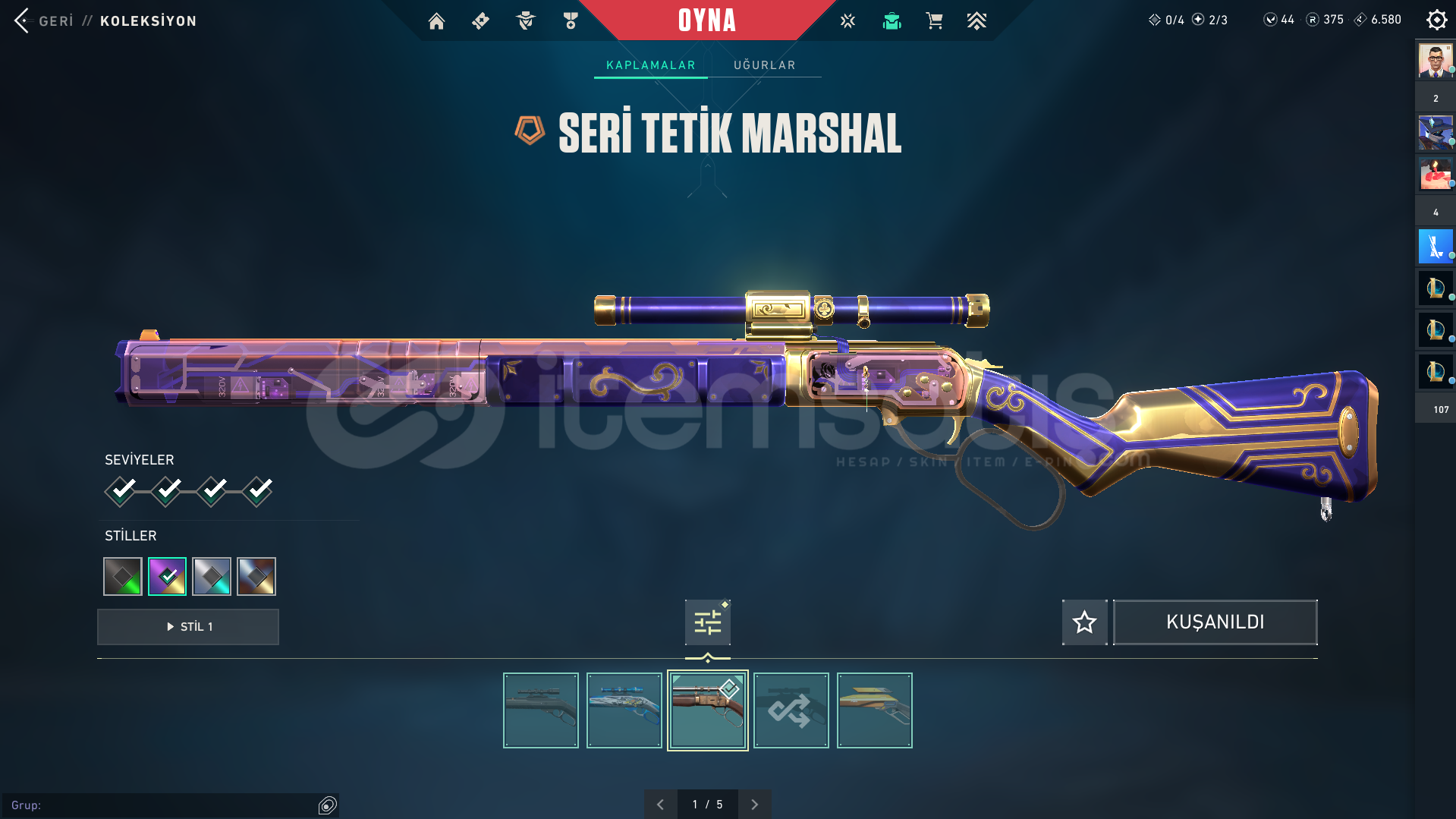Image resolution: width=1456 pixels, height=819 pixels.
Task: Go to next skin page arrow
Action: (x=754, y=805)
